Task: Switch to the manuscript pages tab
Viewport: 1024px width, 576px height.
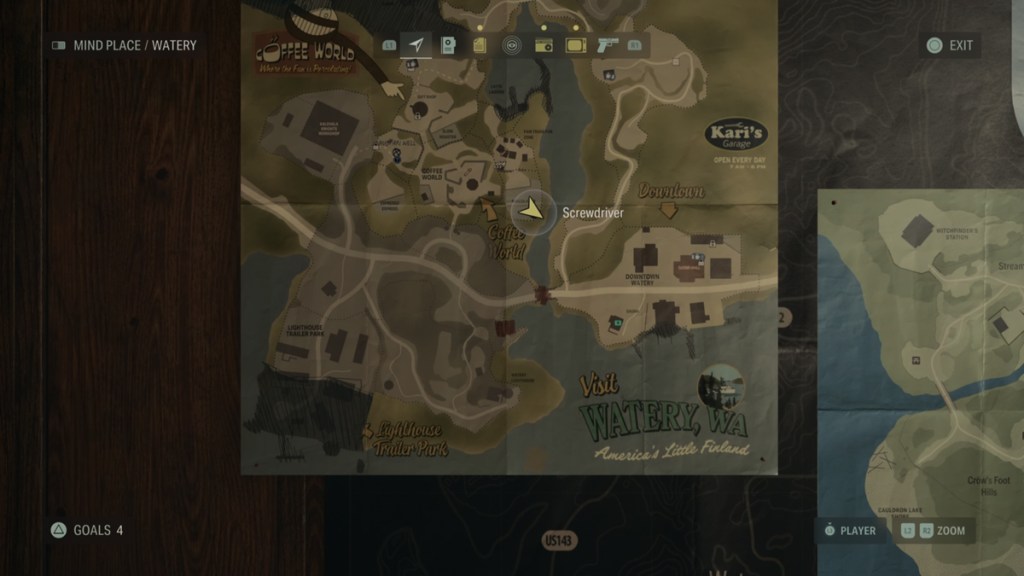Action: pyautogui.click(x=480, y=45)
